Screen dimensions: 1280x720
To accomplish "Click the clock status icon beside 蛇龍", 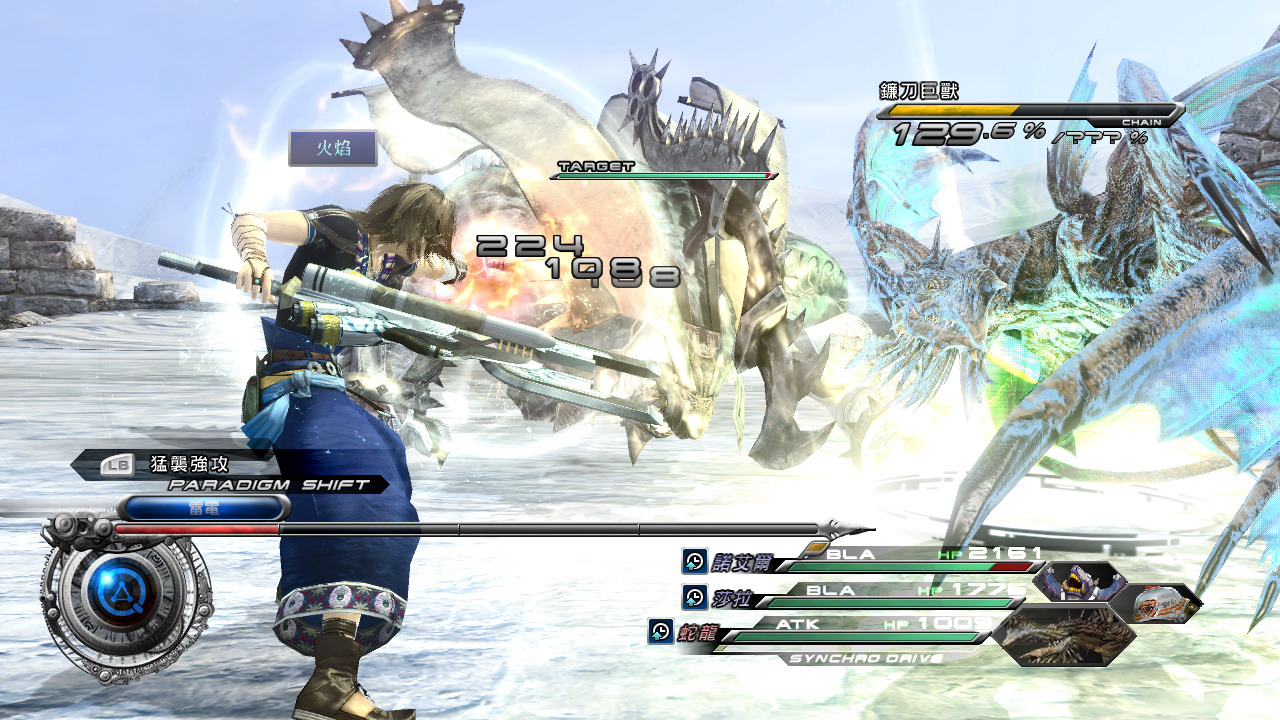I will (x=660, y=631).
